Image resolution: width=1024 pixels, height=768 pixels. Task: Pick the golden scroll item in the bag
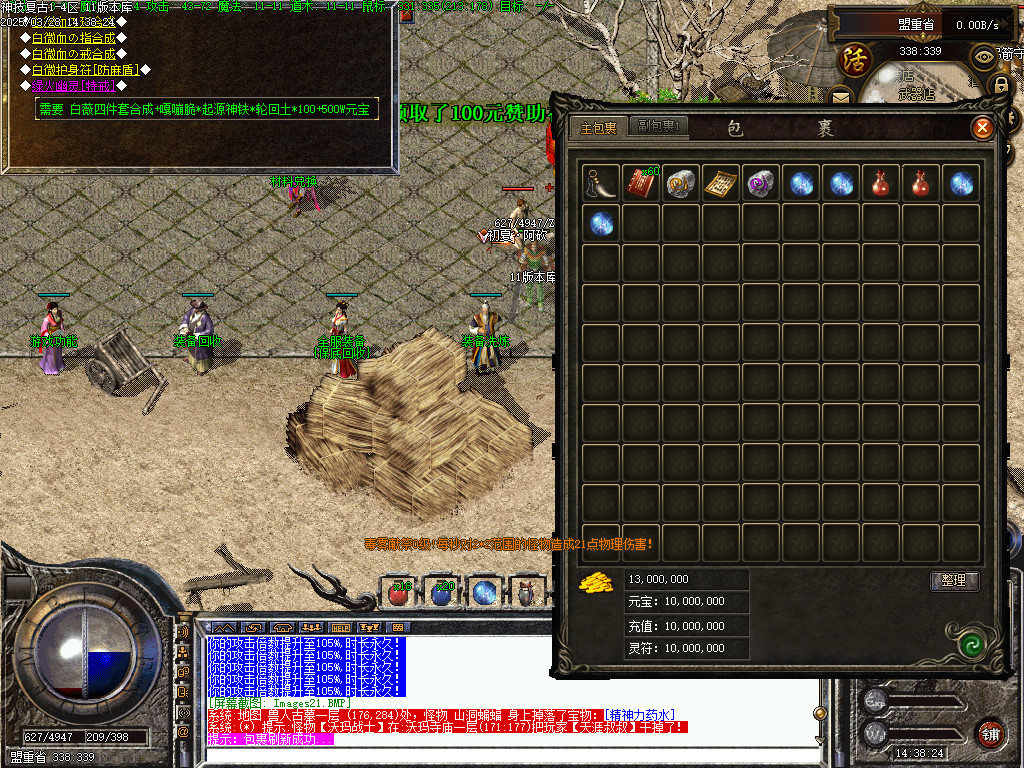pyautogui.click(x=721, y=183)
